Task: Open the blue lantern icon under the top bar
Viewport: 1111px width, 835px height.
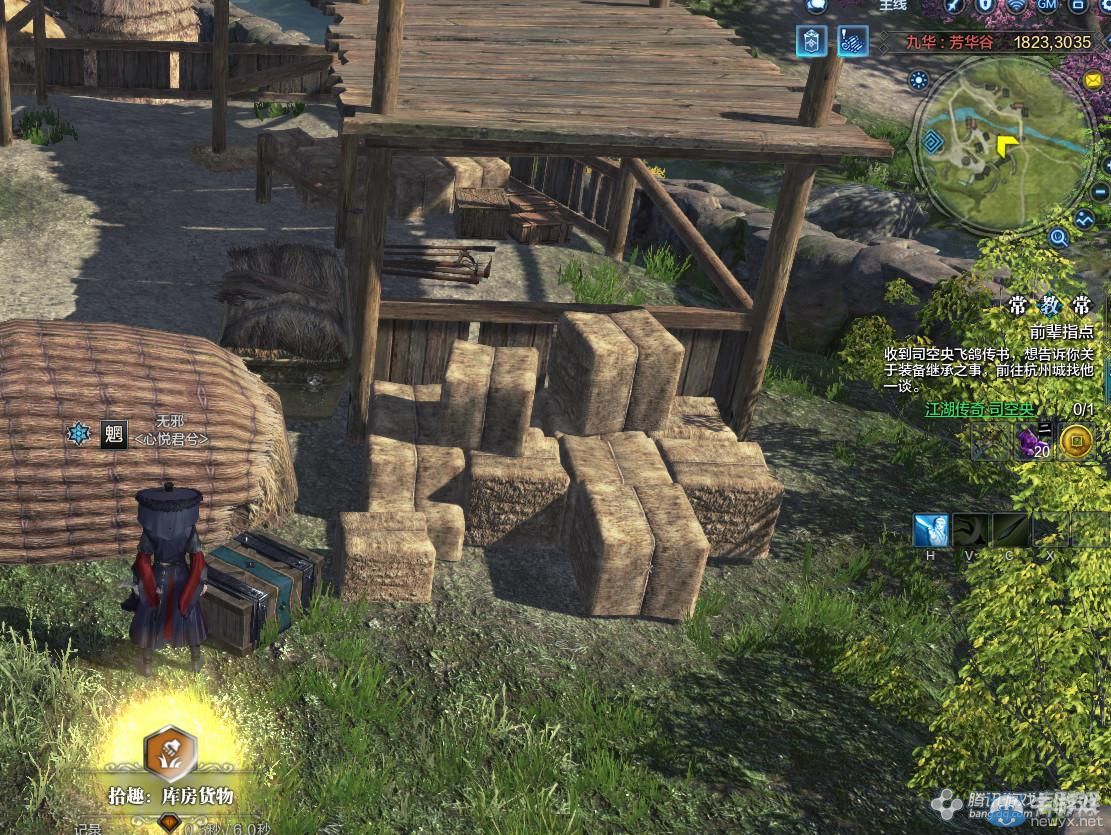Action: coord(811,42)
